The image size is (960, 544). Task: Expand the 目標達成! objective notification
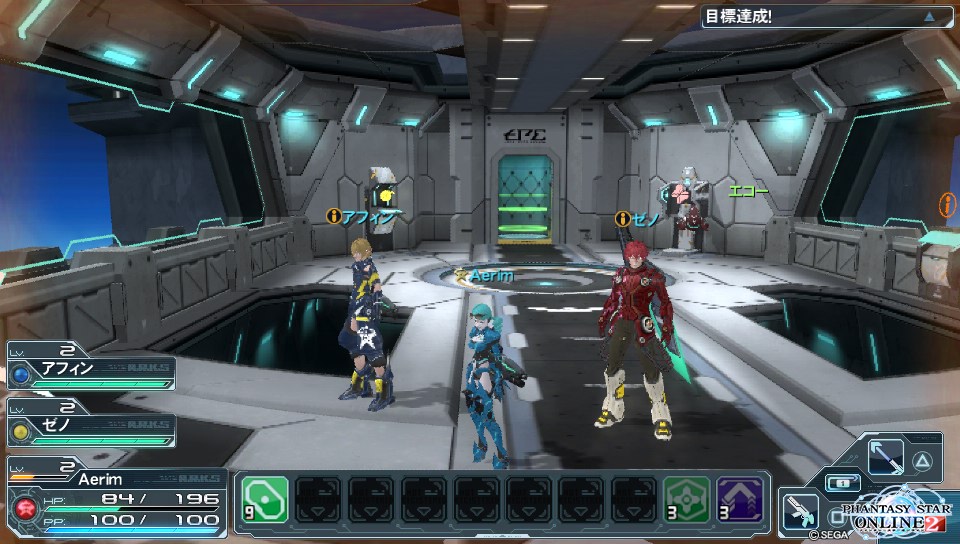(929, 16)
